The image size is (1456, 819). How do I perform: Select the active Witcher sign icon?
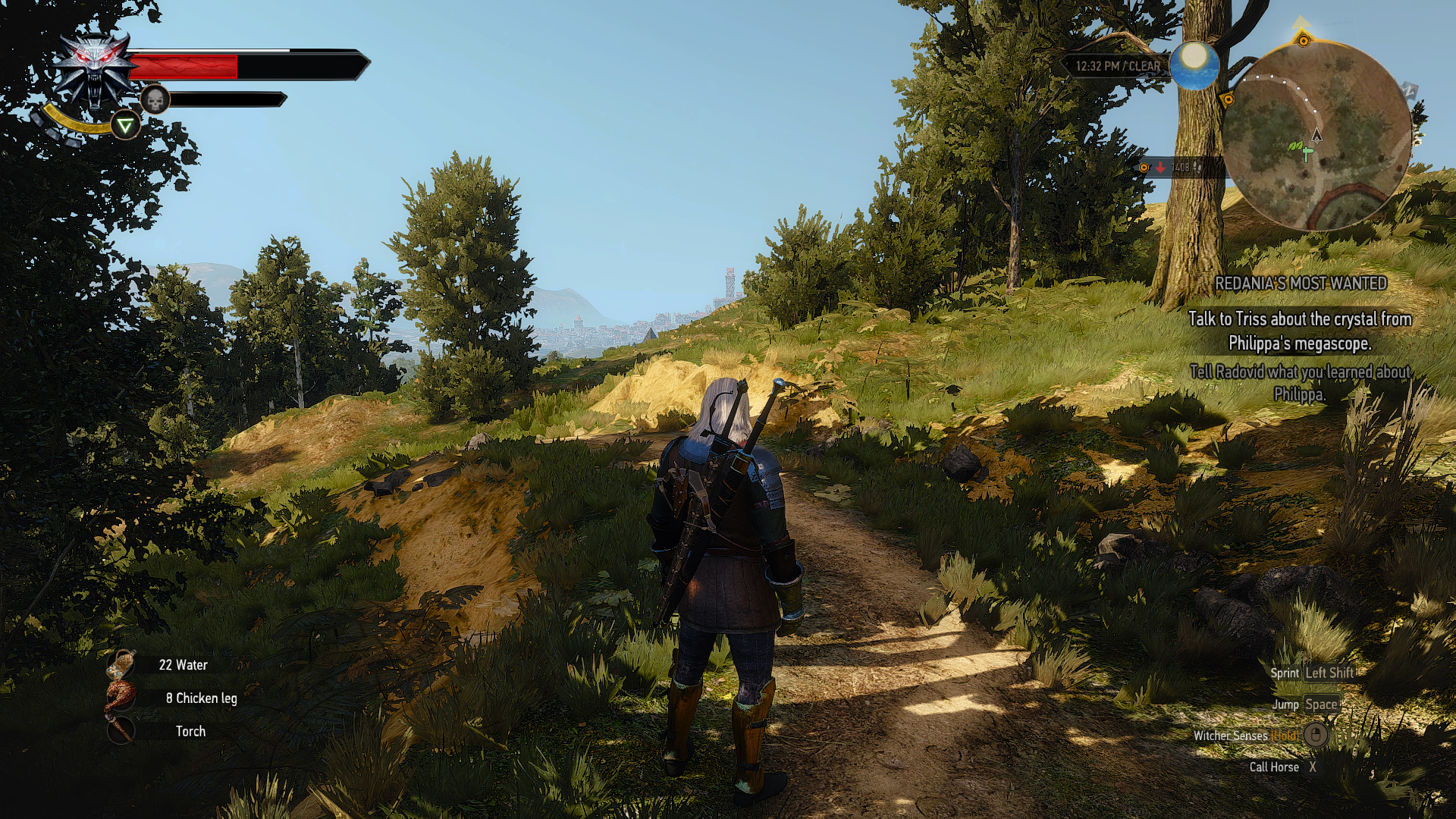click(126, 125)
